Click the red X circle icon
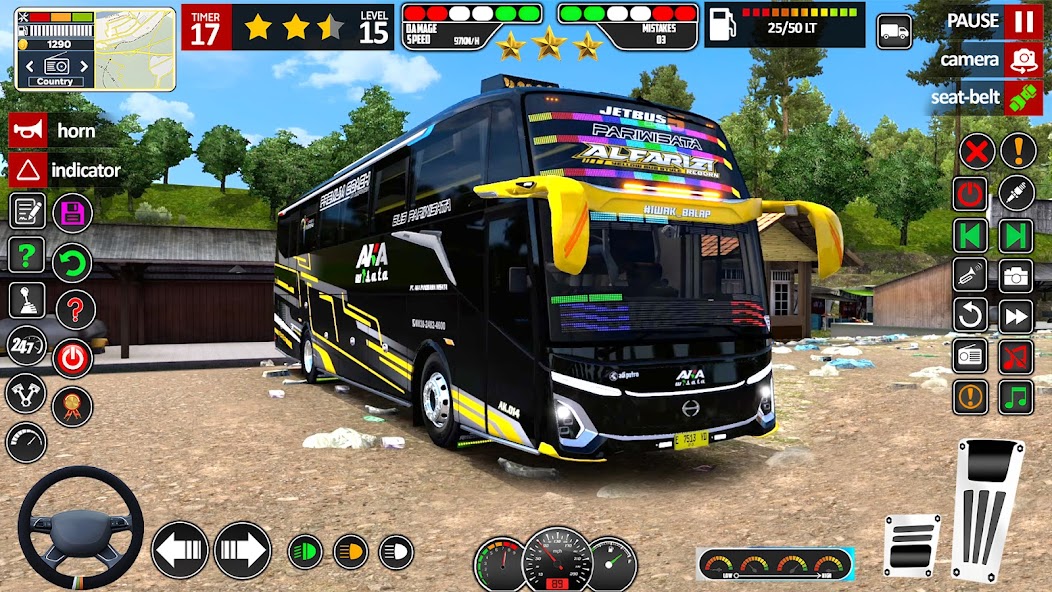The image size is (1052, 592). [977, 152]
